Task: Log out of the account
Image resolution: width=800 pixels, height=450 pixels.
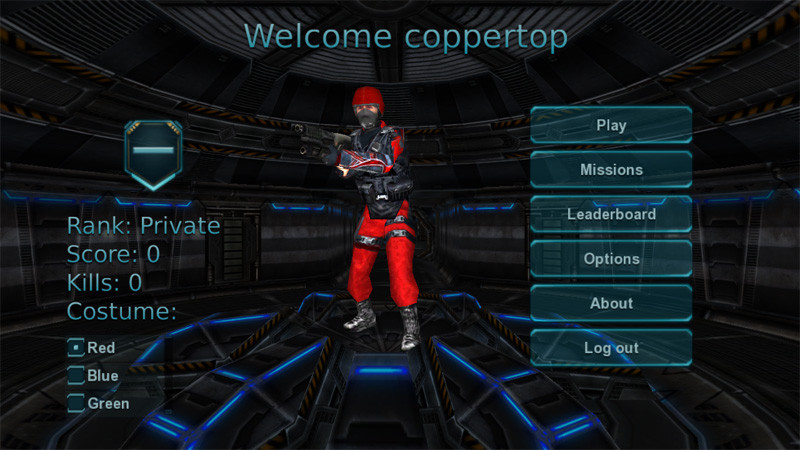Action: pyautogui.click(x=611, y=348)
